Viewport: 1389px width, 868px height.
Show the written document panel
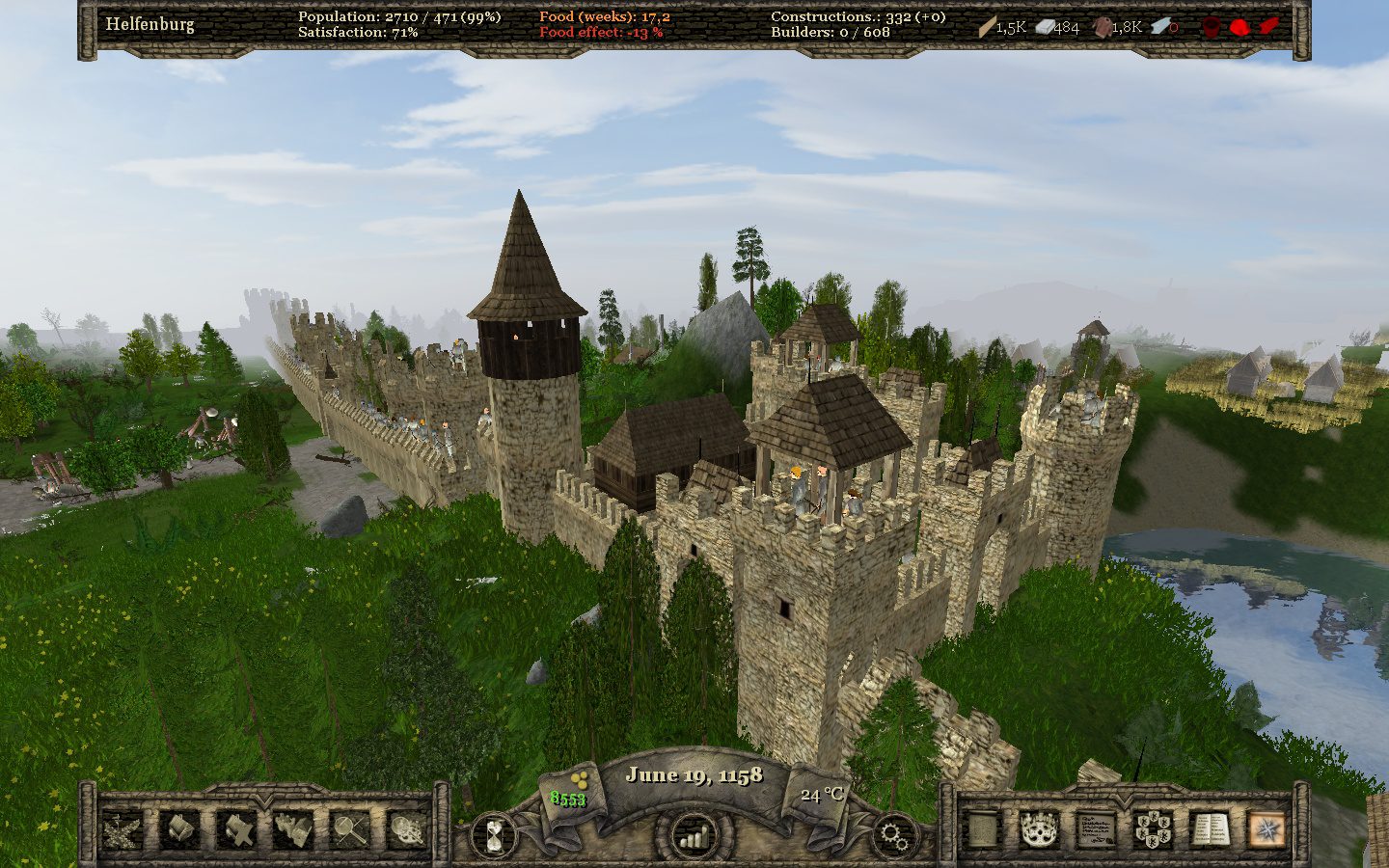tap(1096, 828)
